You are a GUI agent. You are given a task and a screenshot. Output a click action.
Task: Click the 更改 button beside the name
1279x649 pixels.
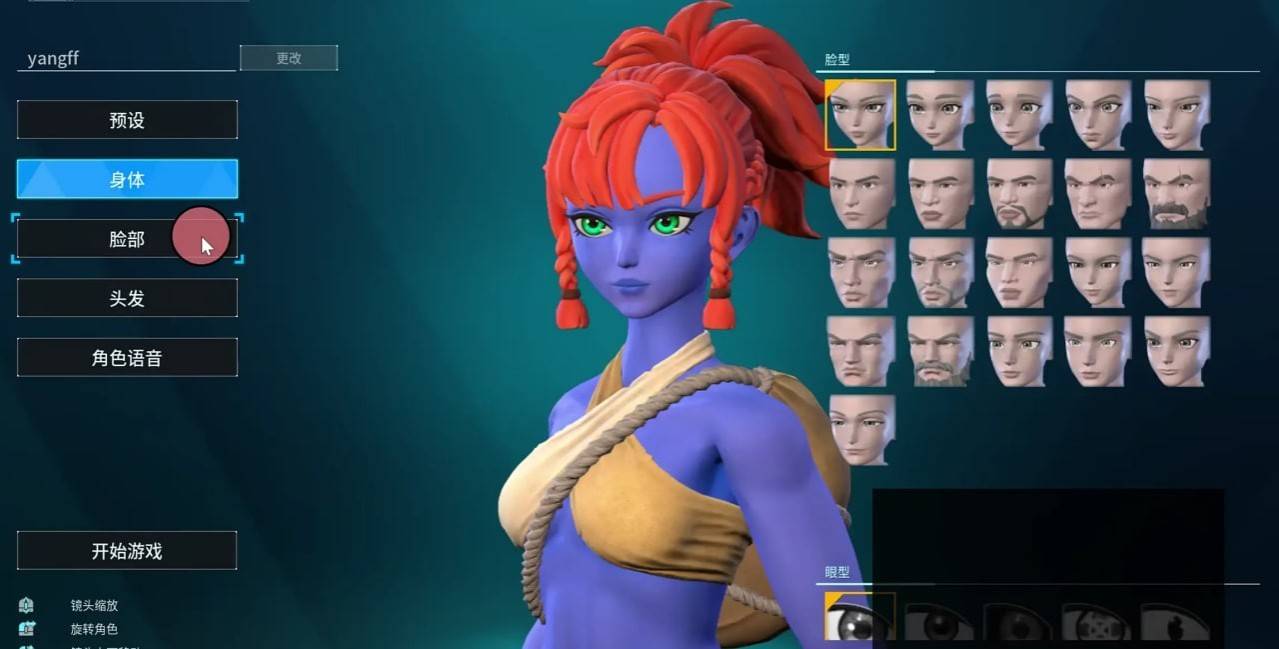[x=289, y=58]
